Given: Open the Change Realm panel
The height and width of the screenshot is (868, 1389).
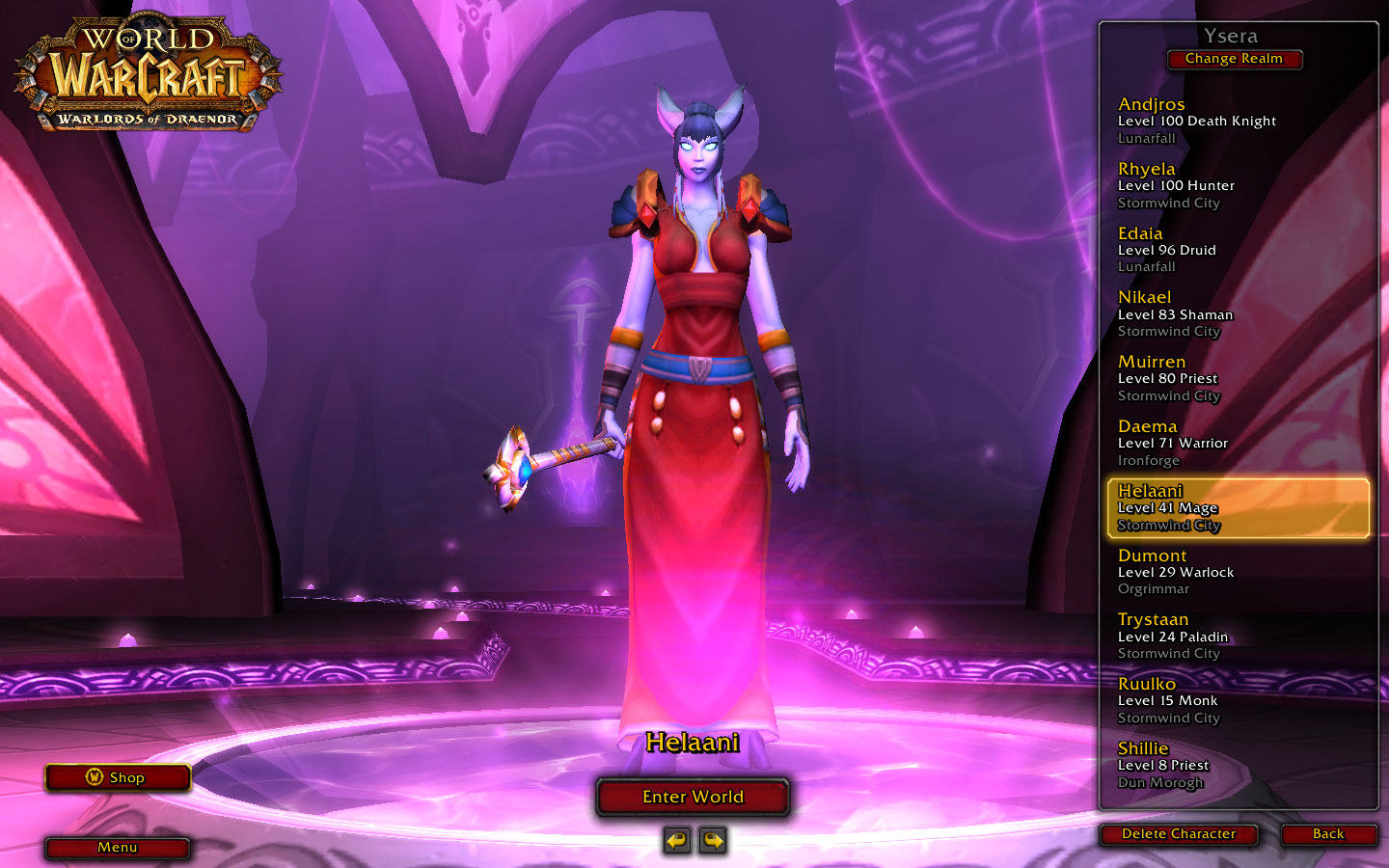Looking at the screenshot, I should 1234,59.
